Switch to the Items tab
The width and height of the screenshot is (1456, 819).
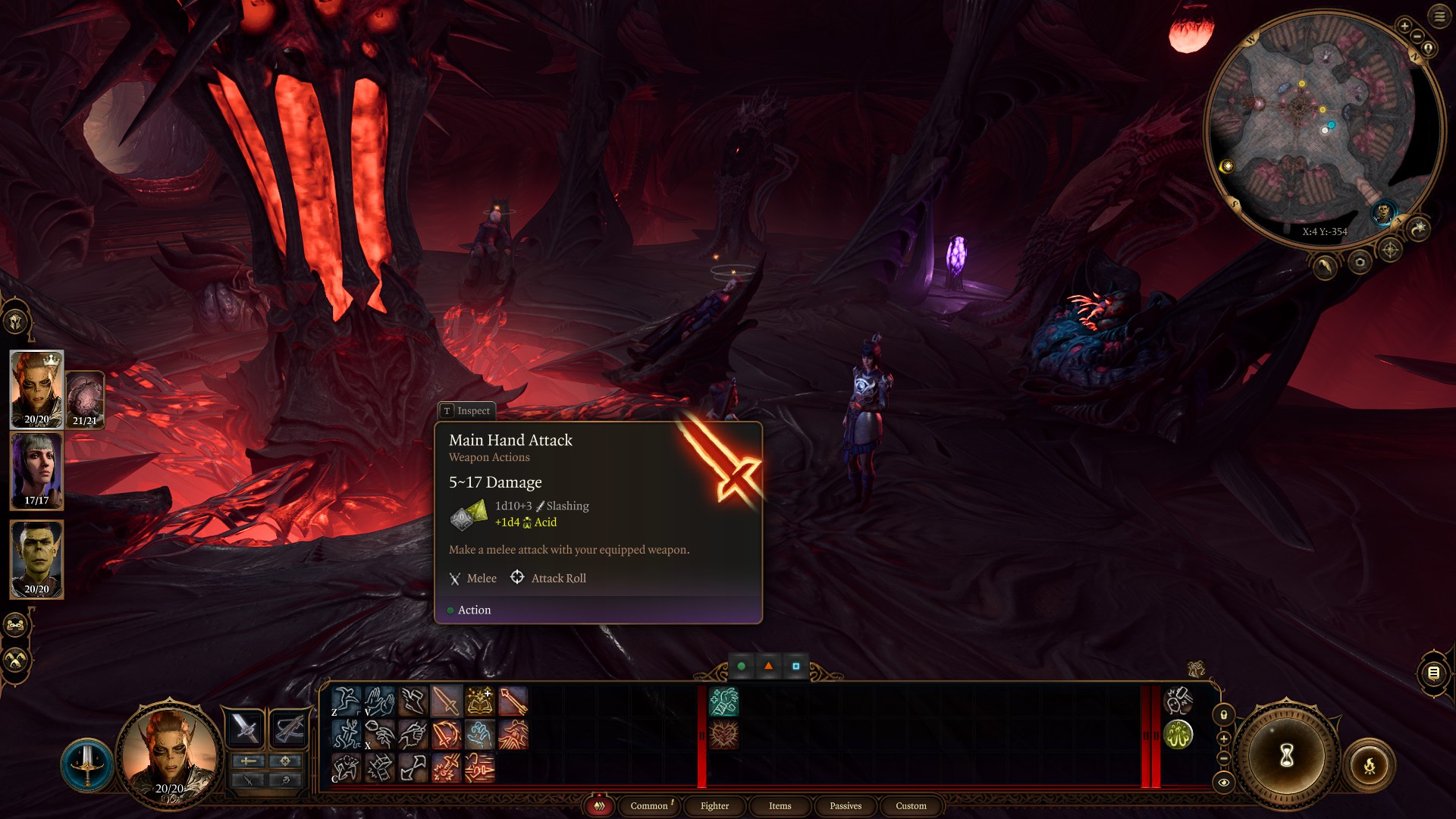(780, 806)
